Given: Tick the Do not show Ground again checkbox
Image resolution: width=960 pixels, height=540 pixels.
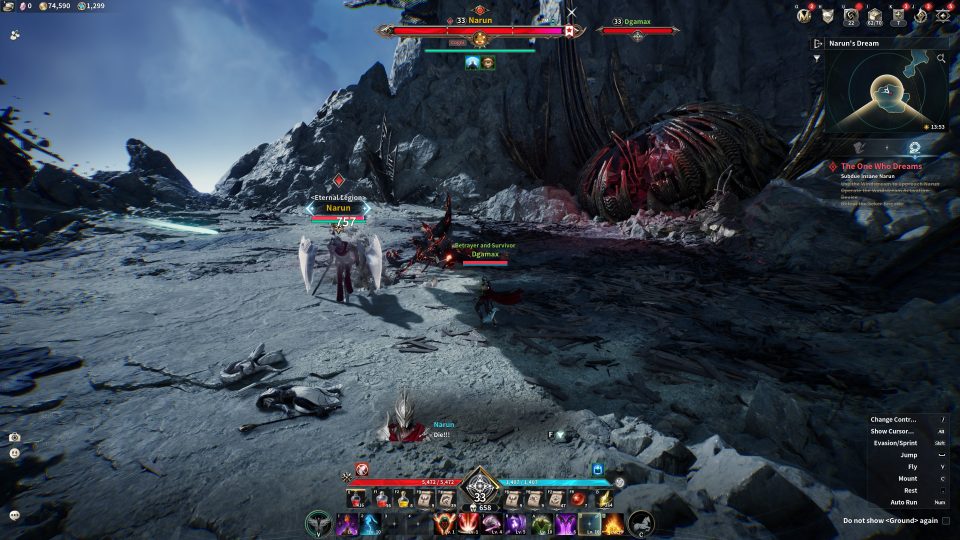Looking at the screenshot, I should point(946,520).
